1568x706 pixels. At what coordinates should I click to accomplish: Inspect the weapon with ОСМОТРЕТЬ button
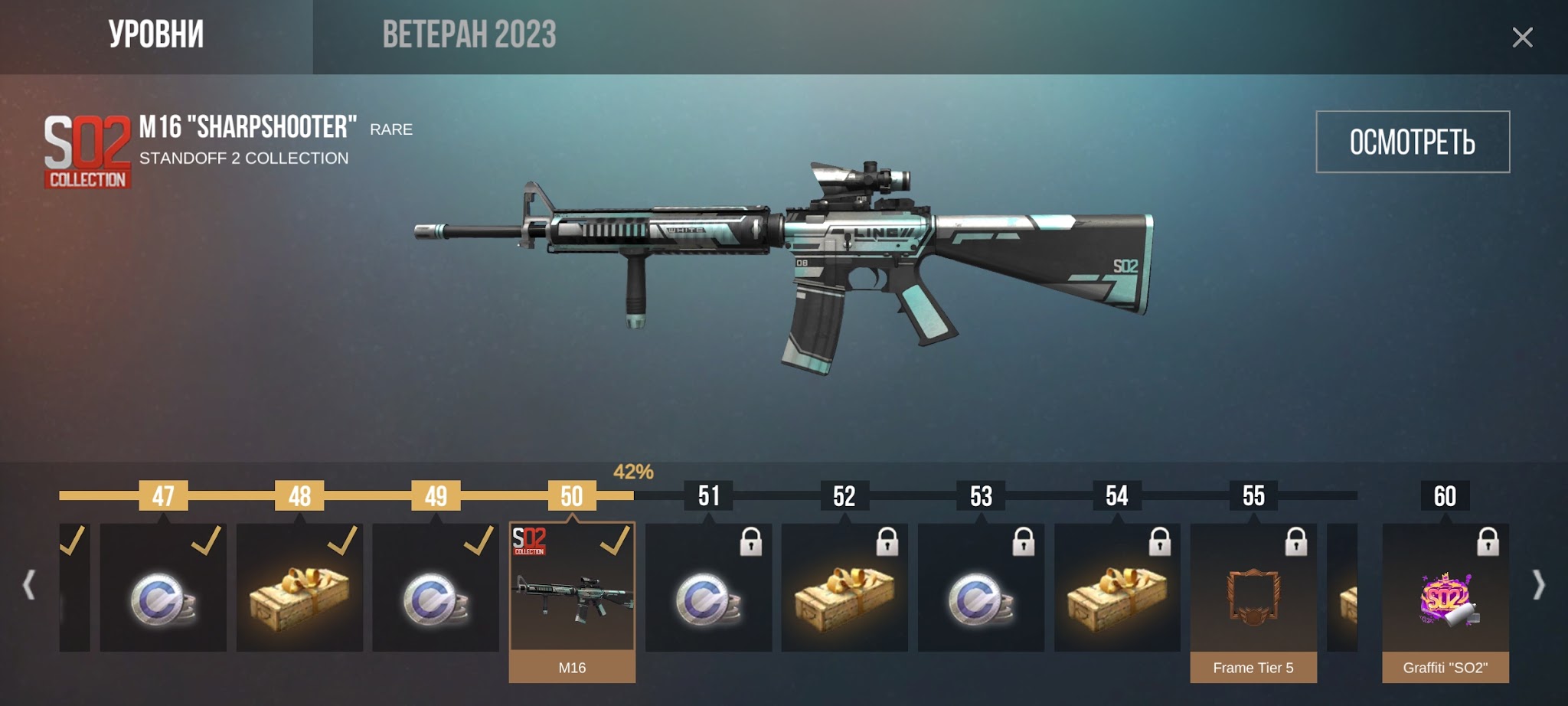pos(1412,142)
